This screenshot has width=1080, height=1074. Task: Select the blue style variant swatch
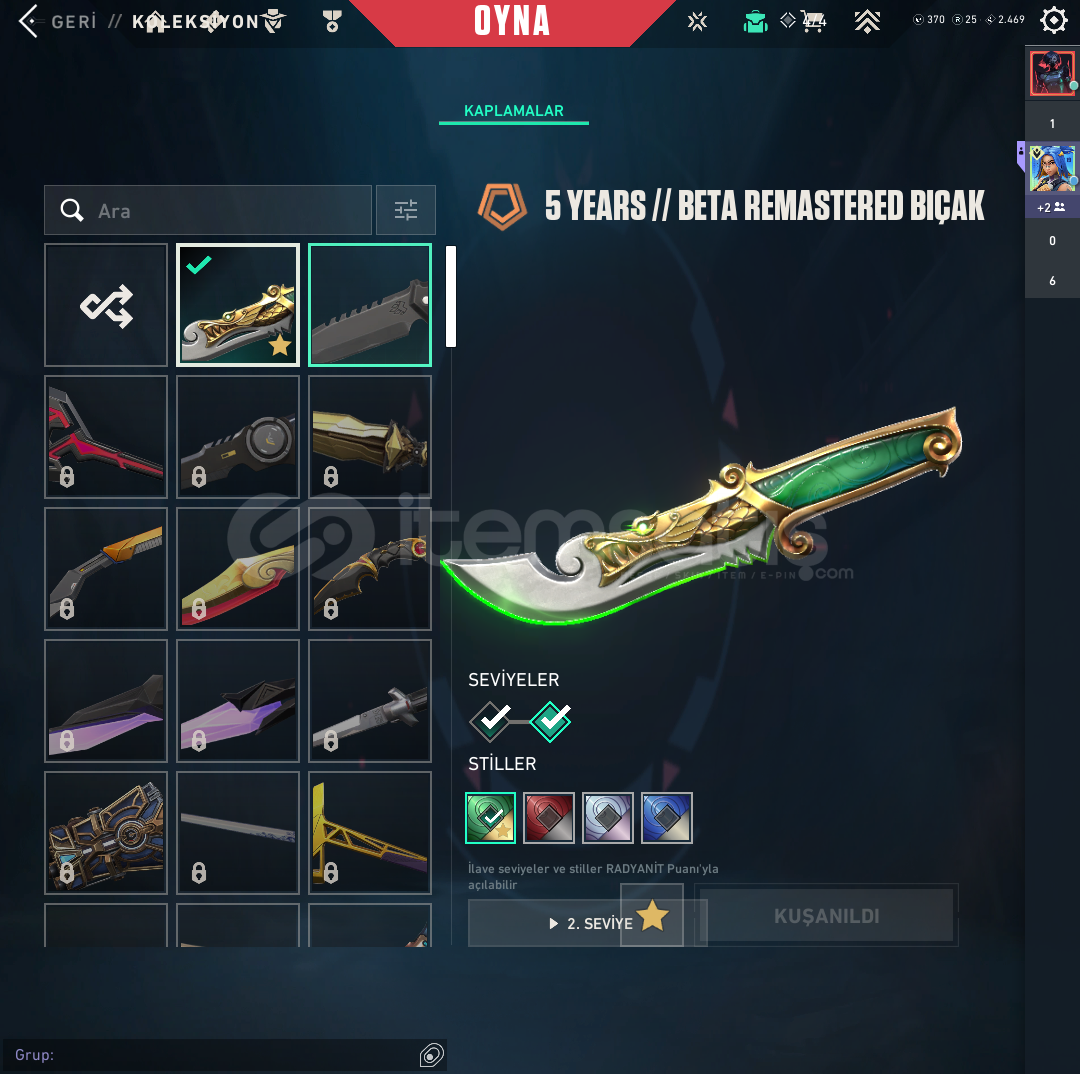(x=667, y=818)
